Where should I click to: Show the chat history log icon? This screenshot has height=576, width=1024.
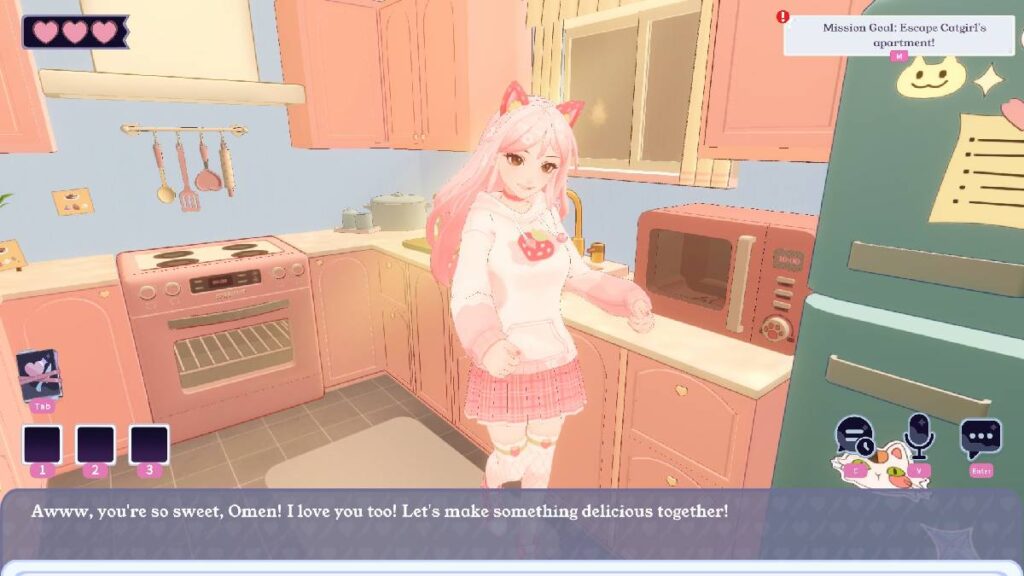point(854,437)
